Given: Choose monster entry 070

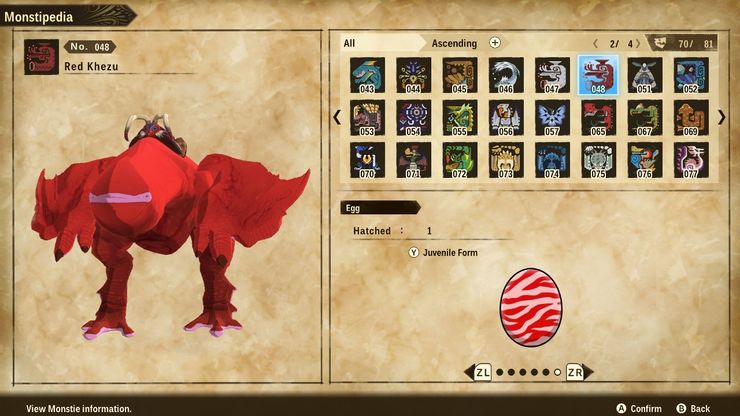Looking at the screenshot, I should 367,160.
